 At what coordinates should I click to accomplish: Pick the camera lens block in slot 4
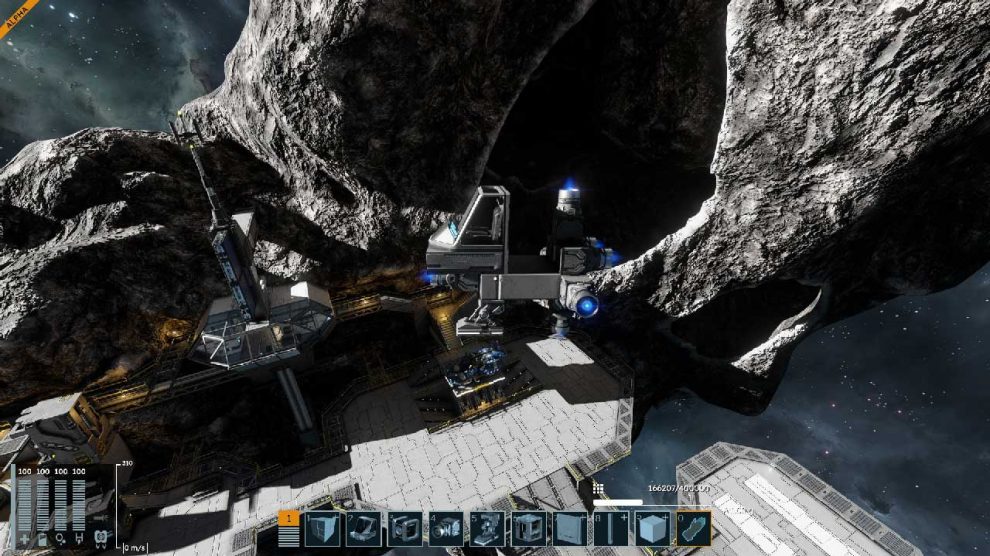[x=446, y=528]
